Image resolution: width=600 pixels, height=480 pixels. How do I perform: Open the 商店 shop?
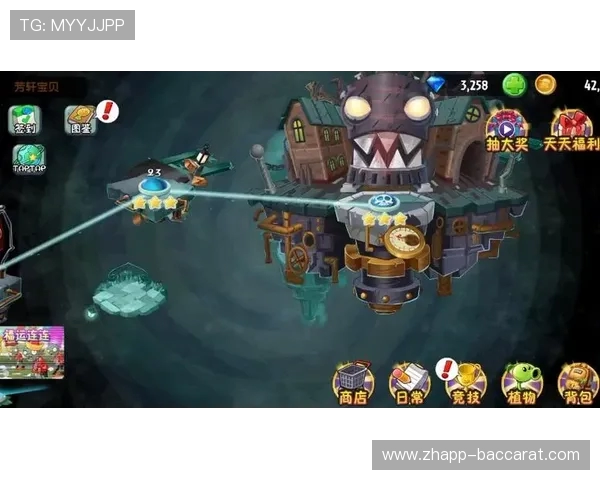(352, 383)
